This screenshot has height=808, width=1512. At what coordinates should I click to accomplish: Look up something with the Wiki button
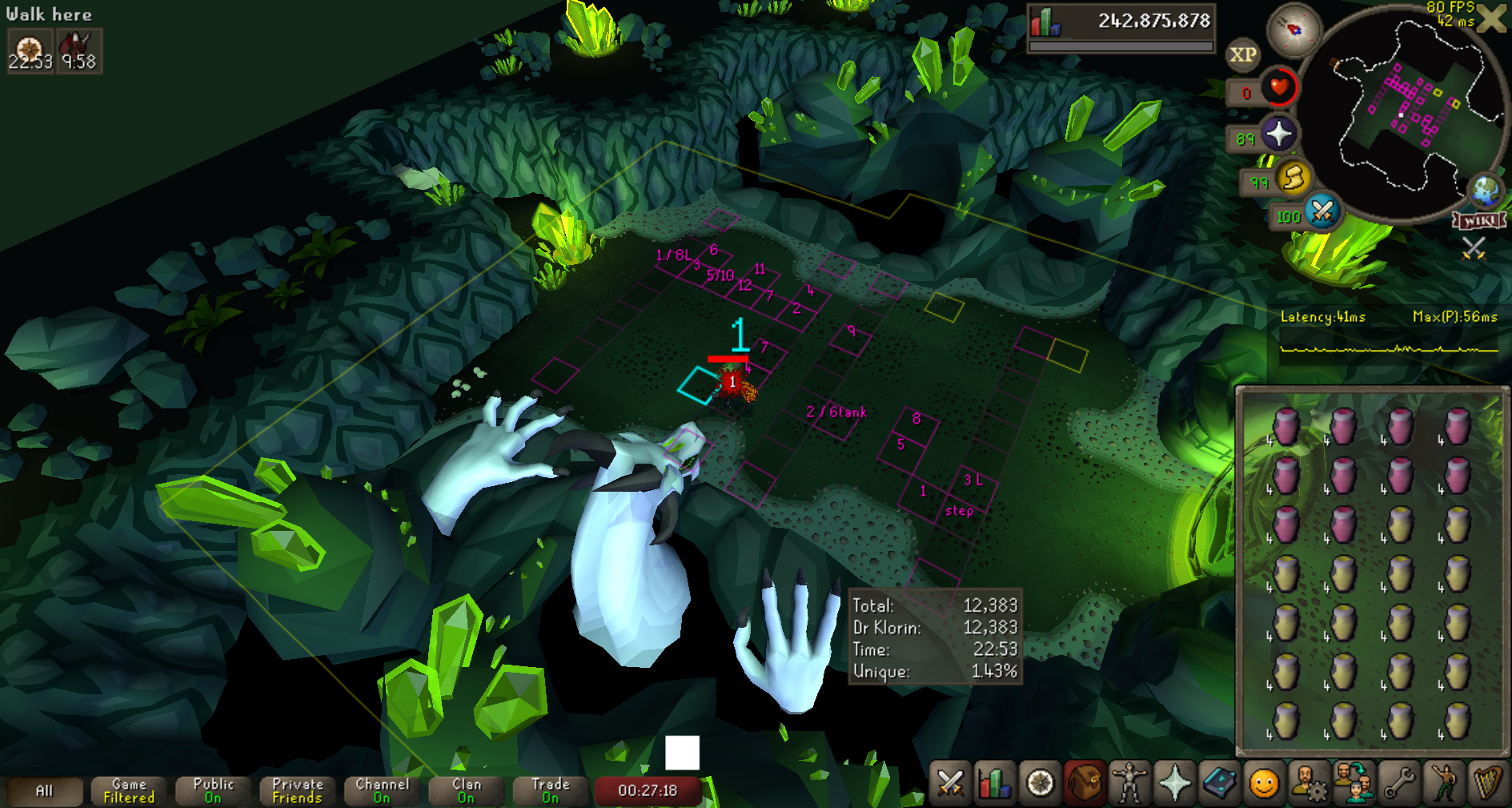pos(1479,220)
